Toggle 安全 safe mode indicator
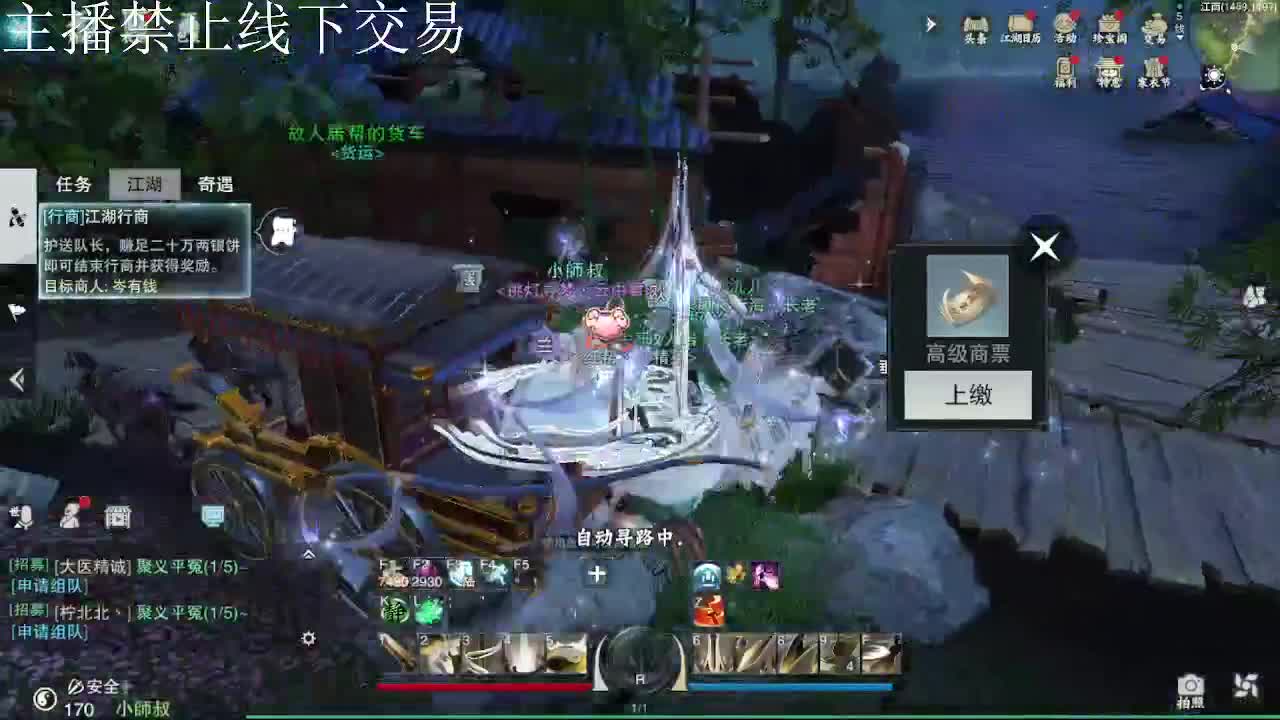 tap(95, 686)
